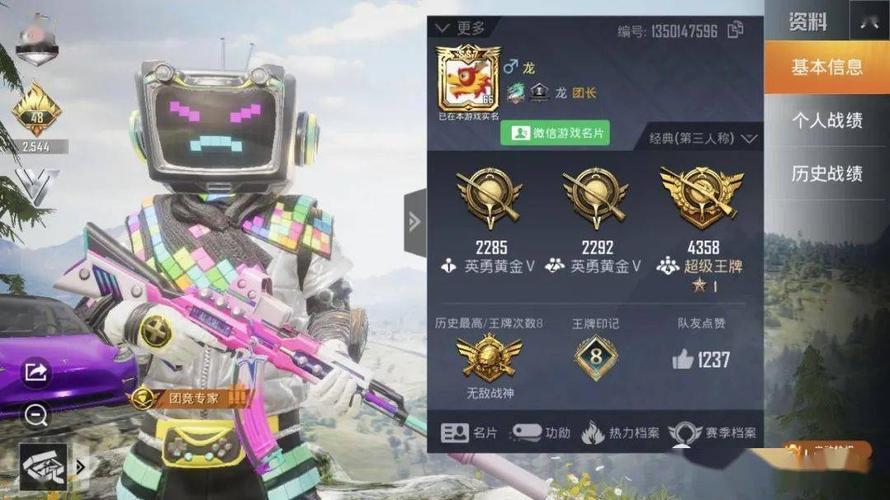Open the 名片 card option
Viewport: 890px width, 500px height.
pos(470,433)
